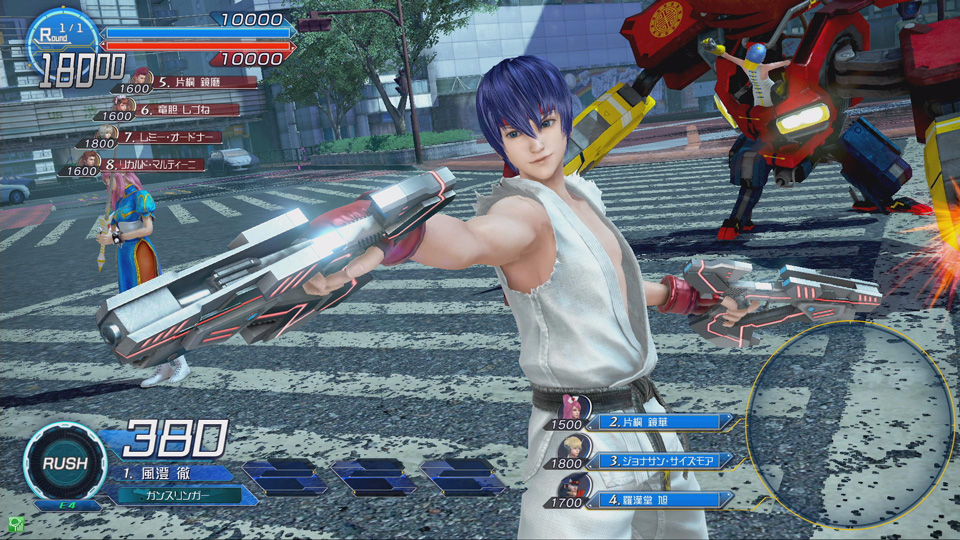The image size is (960, 540).
Task: Click the green icon below the RUSH gauge
Action: click(16, 523)
